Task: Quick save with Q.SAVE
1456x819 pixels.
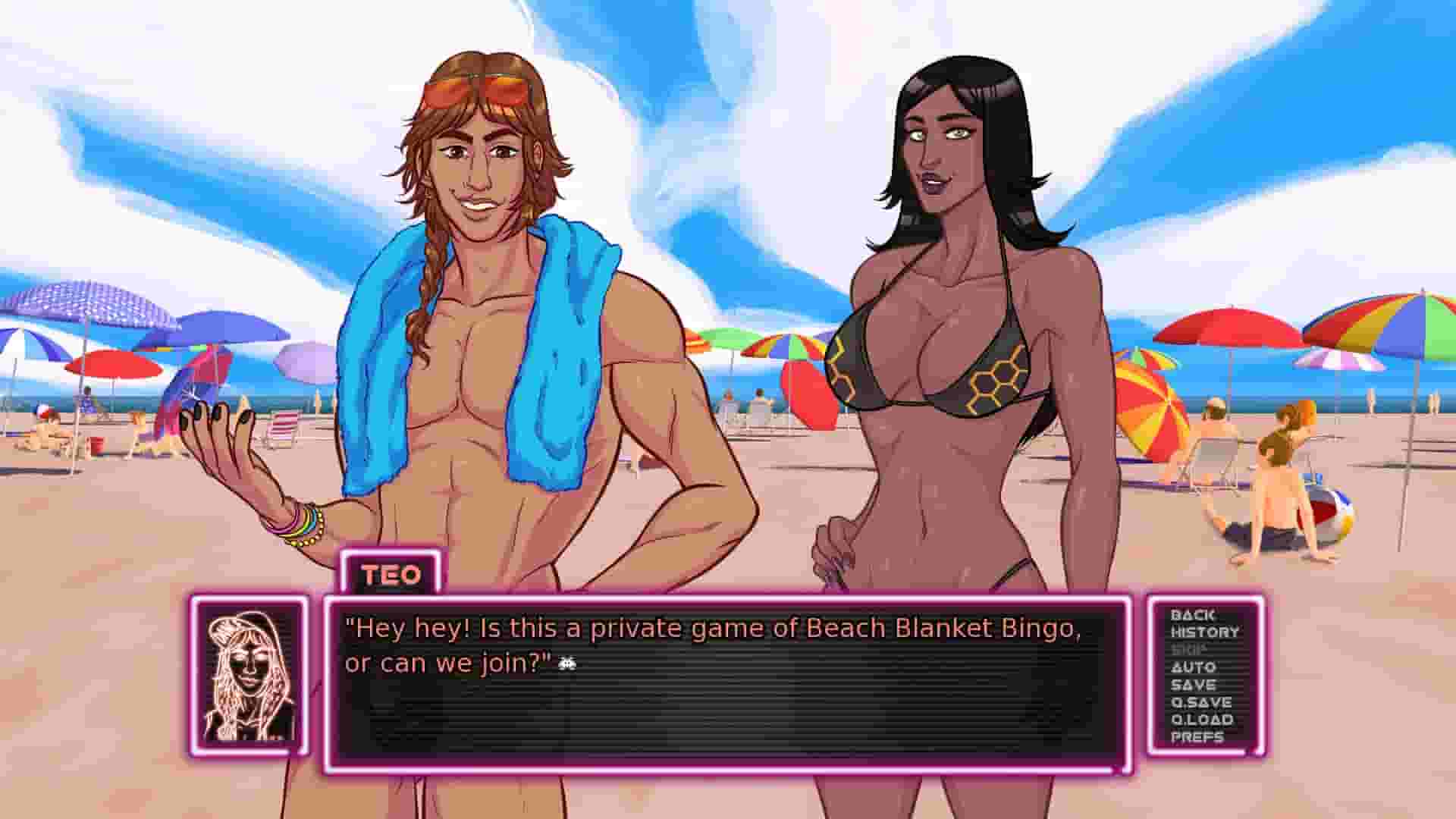Action: click(x=1204, y=701)
